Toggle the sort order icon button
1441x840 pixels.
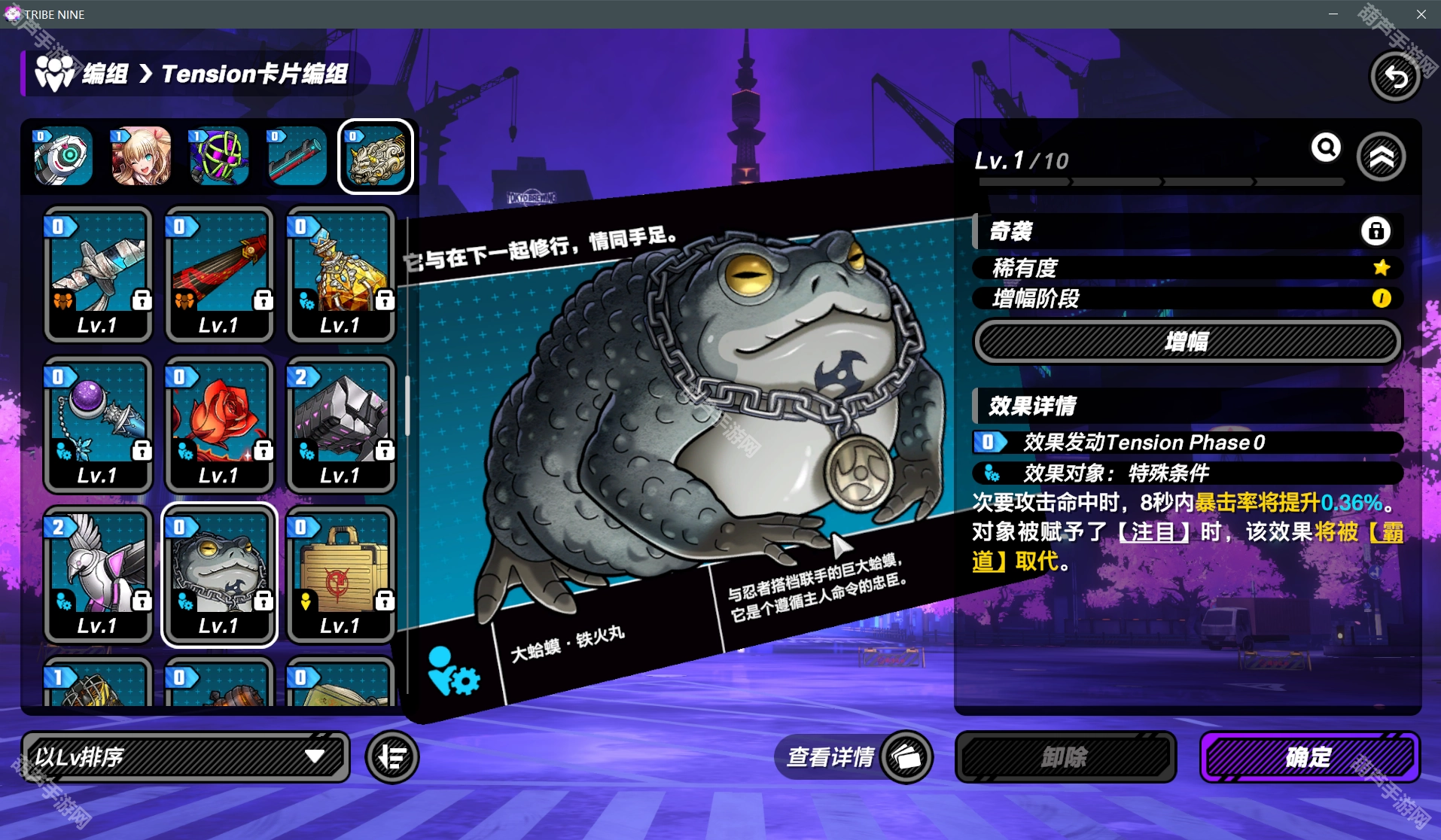pos(392,756)
